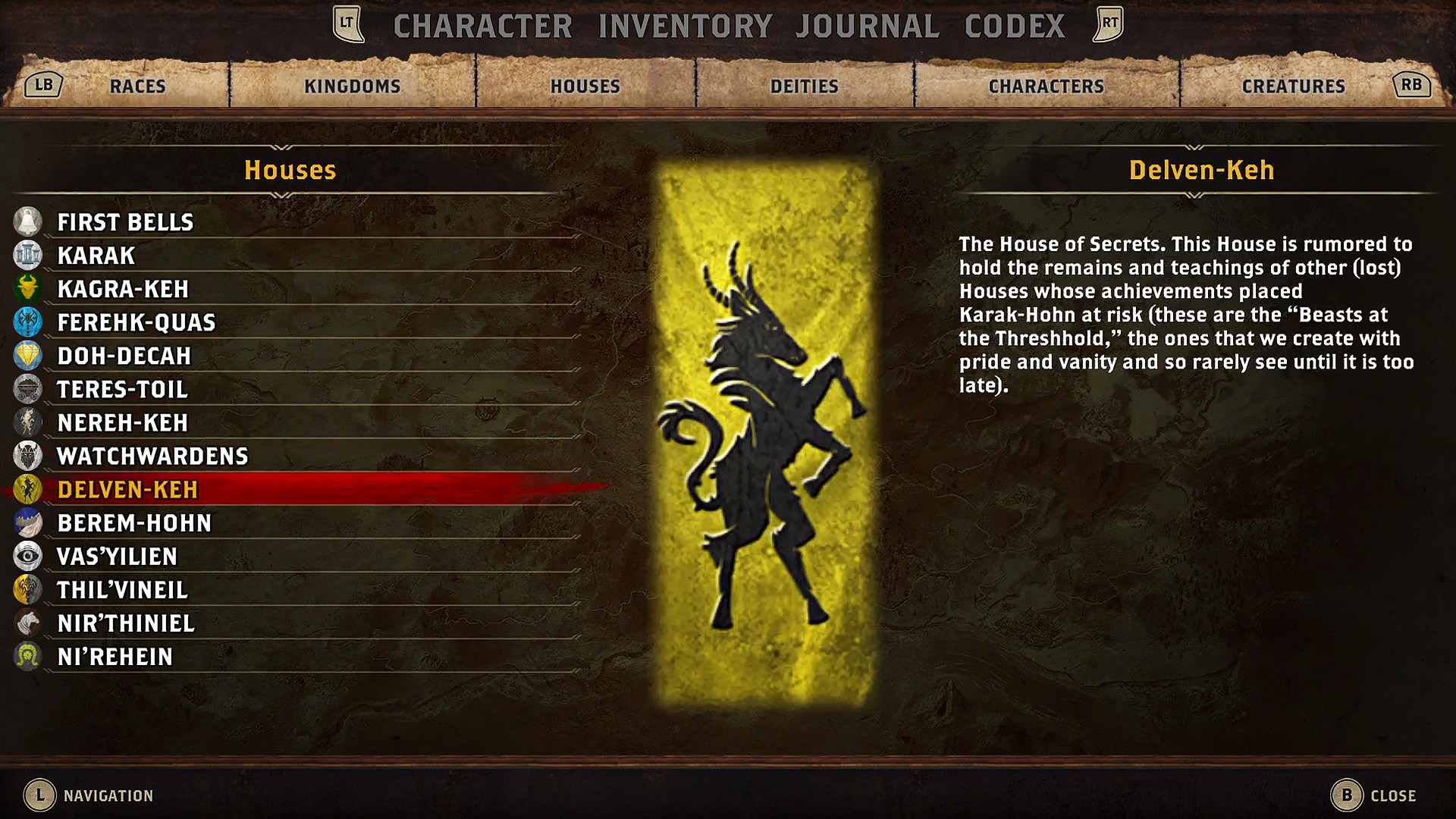1456x819 pixels.
Task: Click the Nir'Thiniel horse emblem icon
Action: tap(28, 623)
